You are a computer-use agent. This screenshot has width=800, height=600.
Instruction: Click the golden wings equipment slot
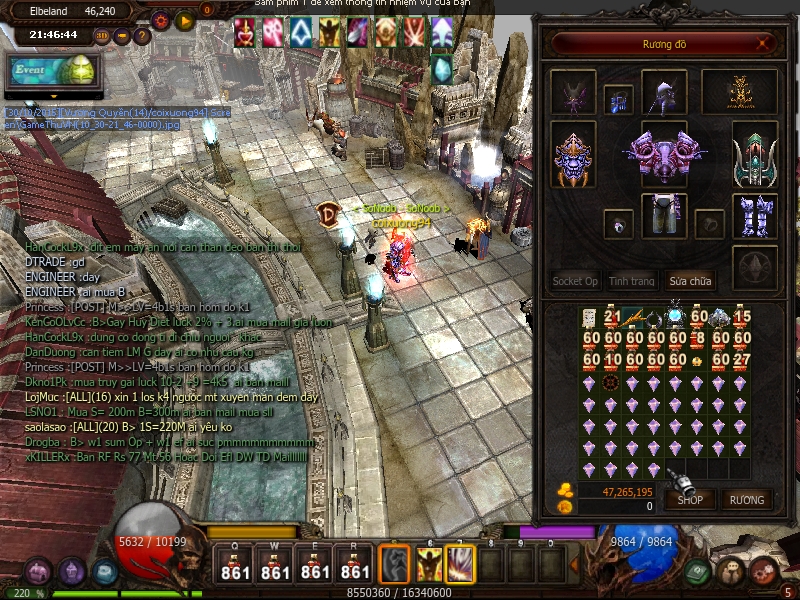pyautogui.click(x=740, y=92)
